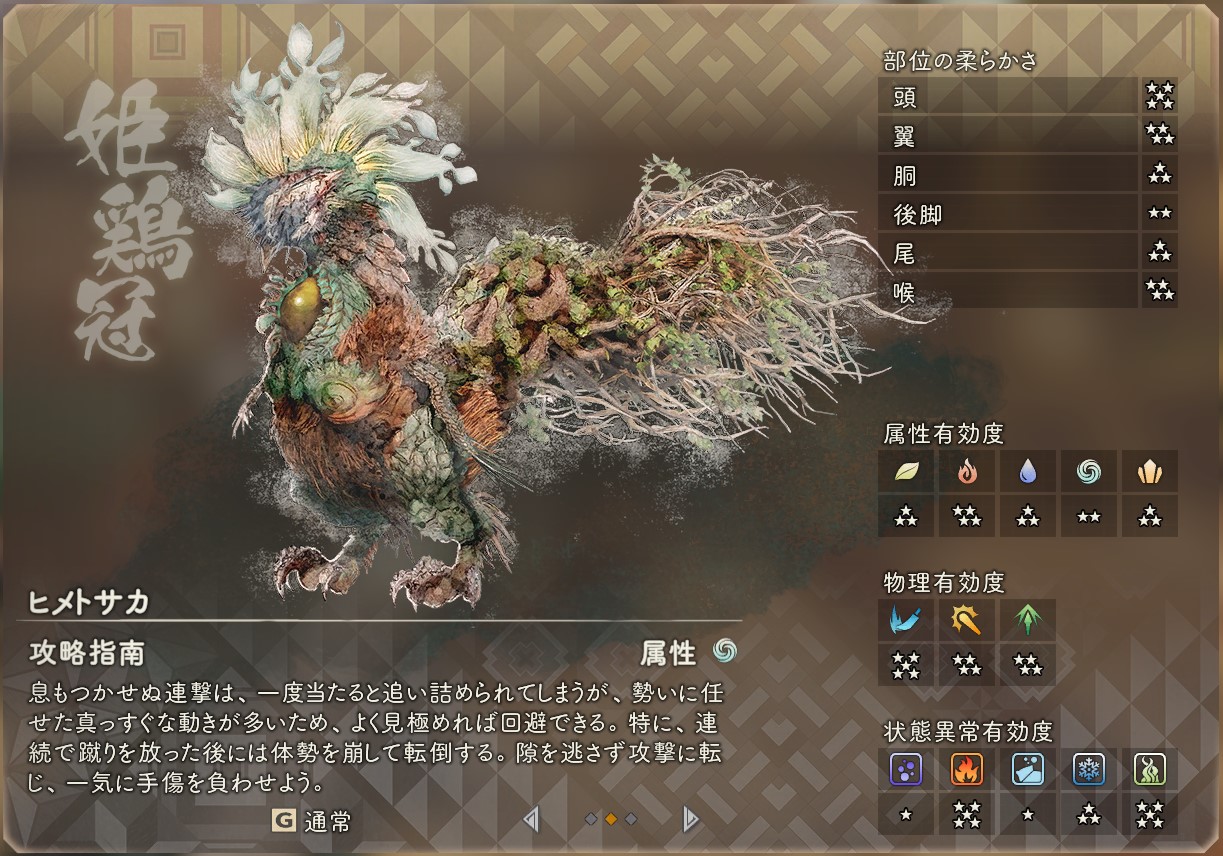
Task: Click the purple bubbles poison status icon
Action: coord(906,769)
